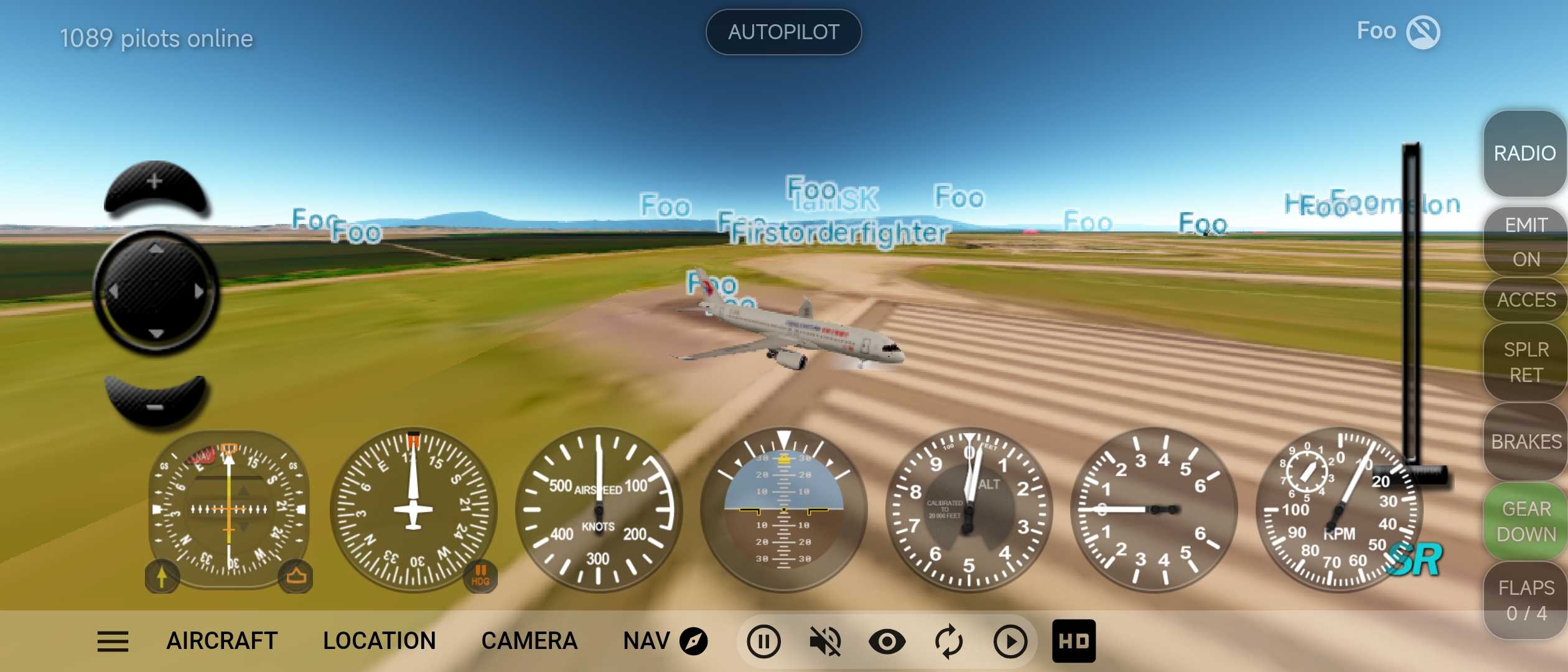Open the NAV map
The image size is (1568, 672).
pos(665,641)
